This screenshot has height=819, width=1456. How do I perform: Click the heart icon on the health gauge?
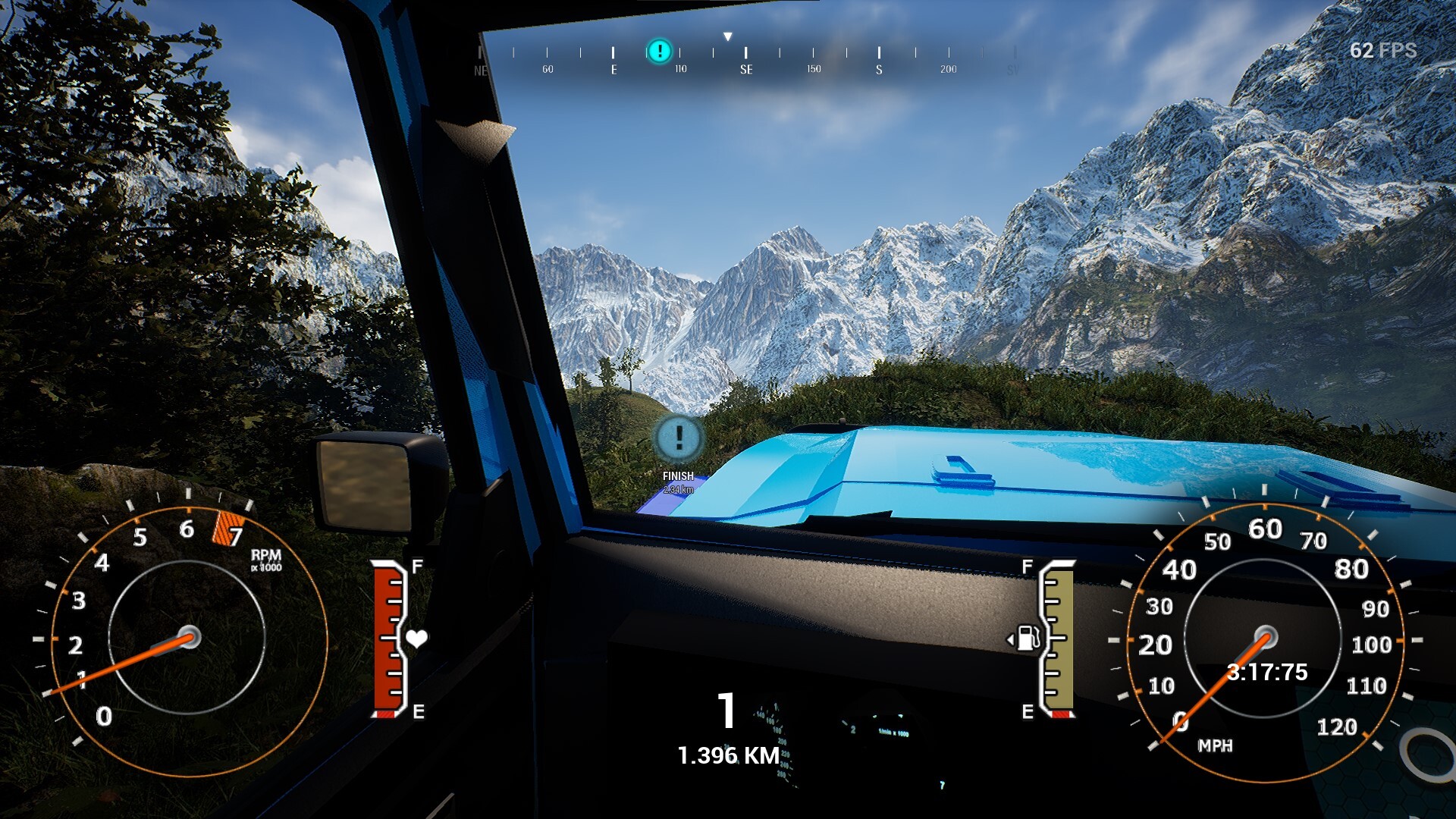419,639
